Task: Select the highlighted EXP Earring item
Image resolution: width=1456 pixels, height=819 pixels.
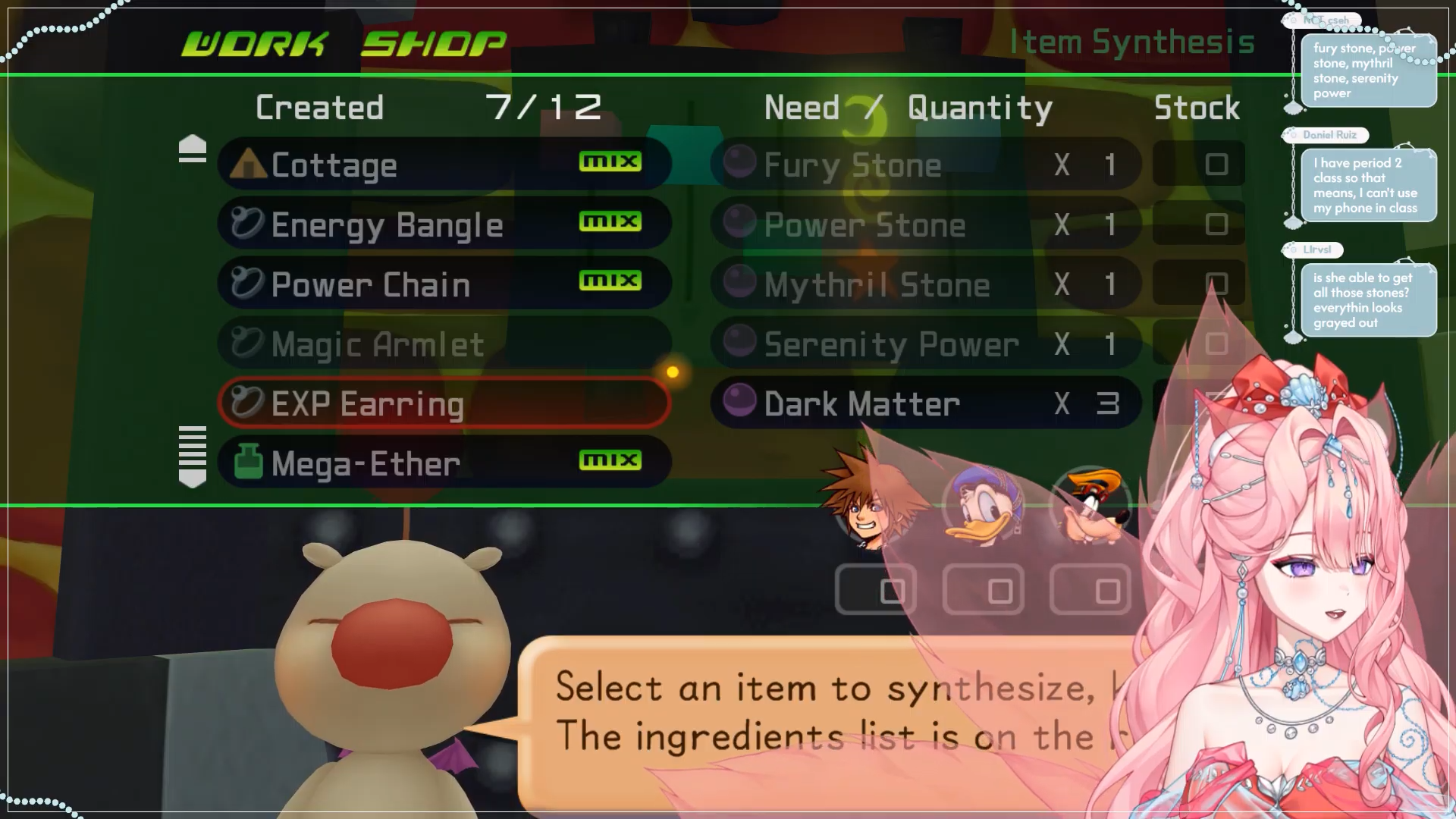Action: [444, 403]
